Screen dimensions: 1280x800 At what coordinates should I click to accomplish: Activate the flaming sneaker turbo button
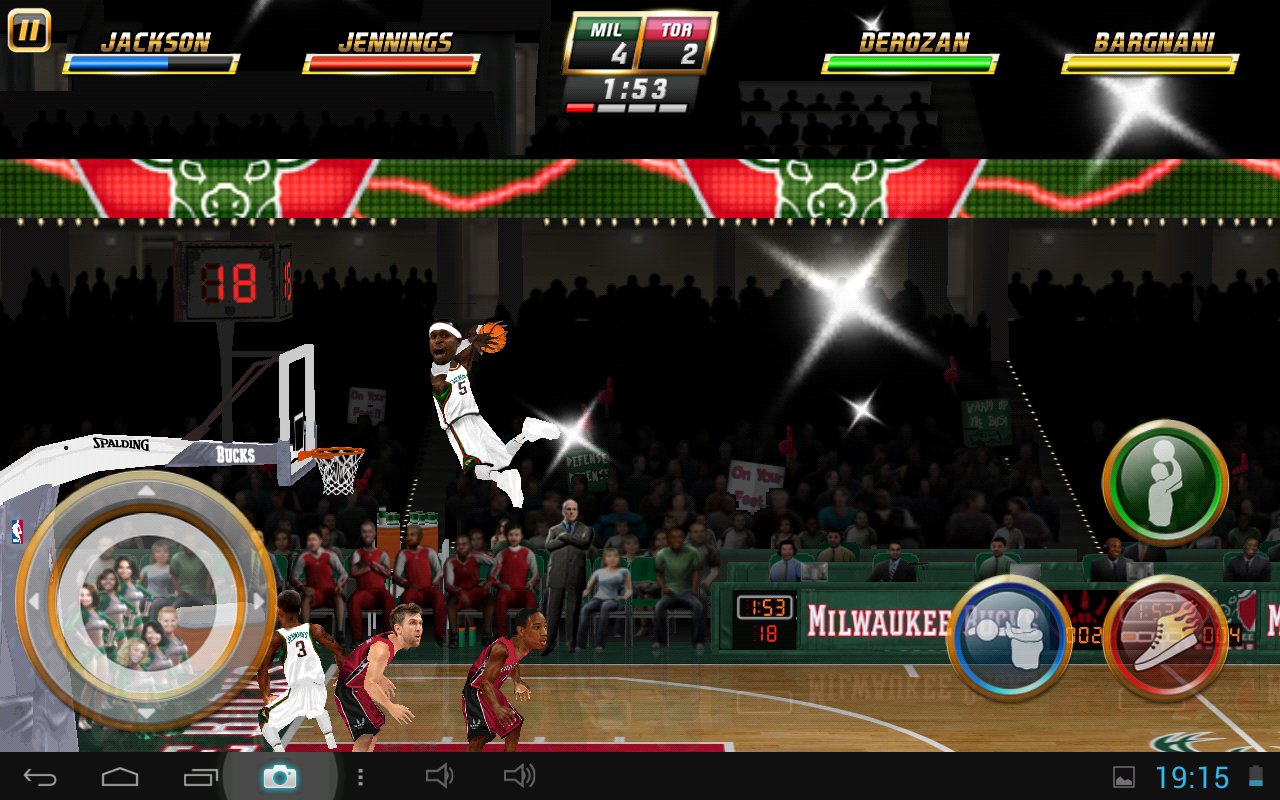click(x=1165, y=637)
